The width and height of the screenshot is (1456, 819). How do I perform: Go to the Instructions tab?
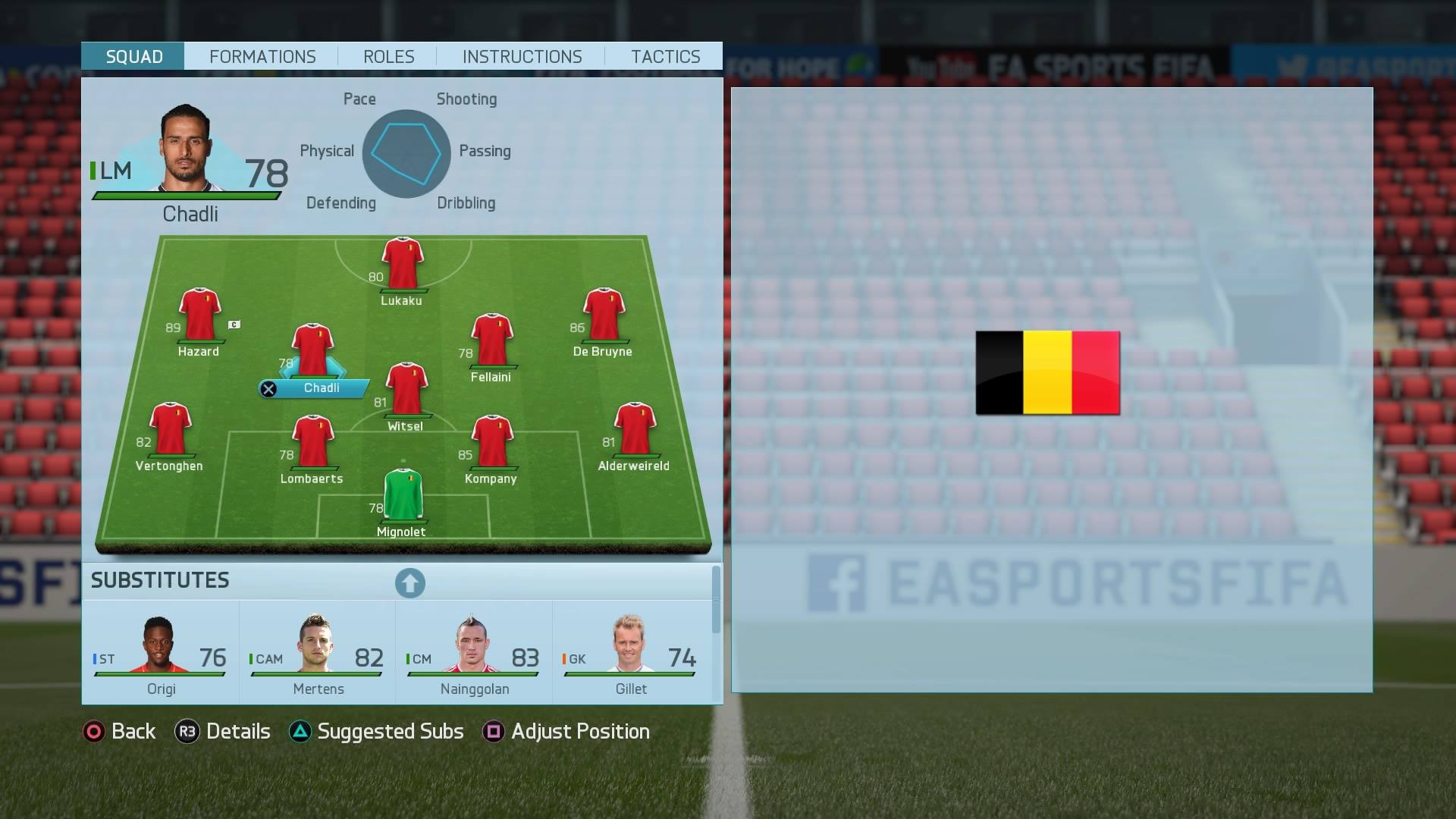[x=522, y=57]
